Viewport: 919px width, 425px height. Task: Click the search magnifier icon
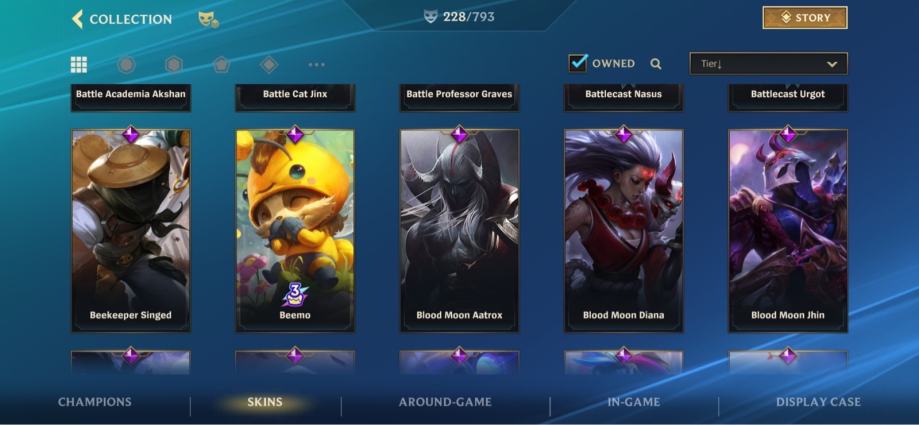coord(656,64)
